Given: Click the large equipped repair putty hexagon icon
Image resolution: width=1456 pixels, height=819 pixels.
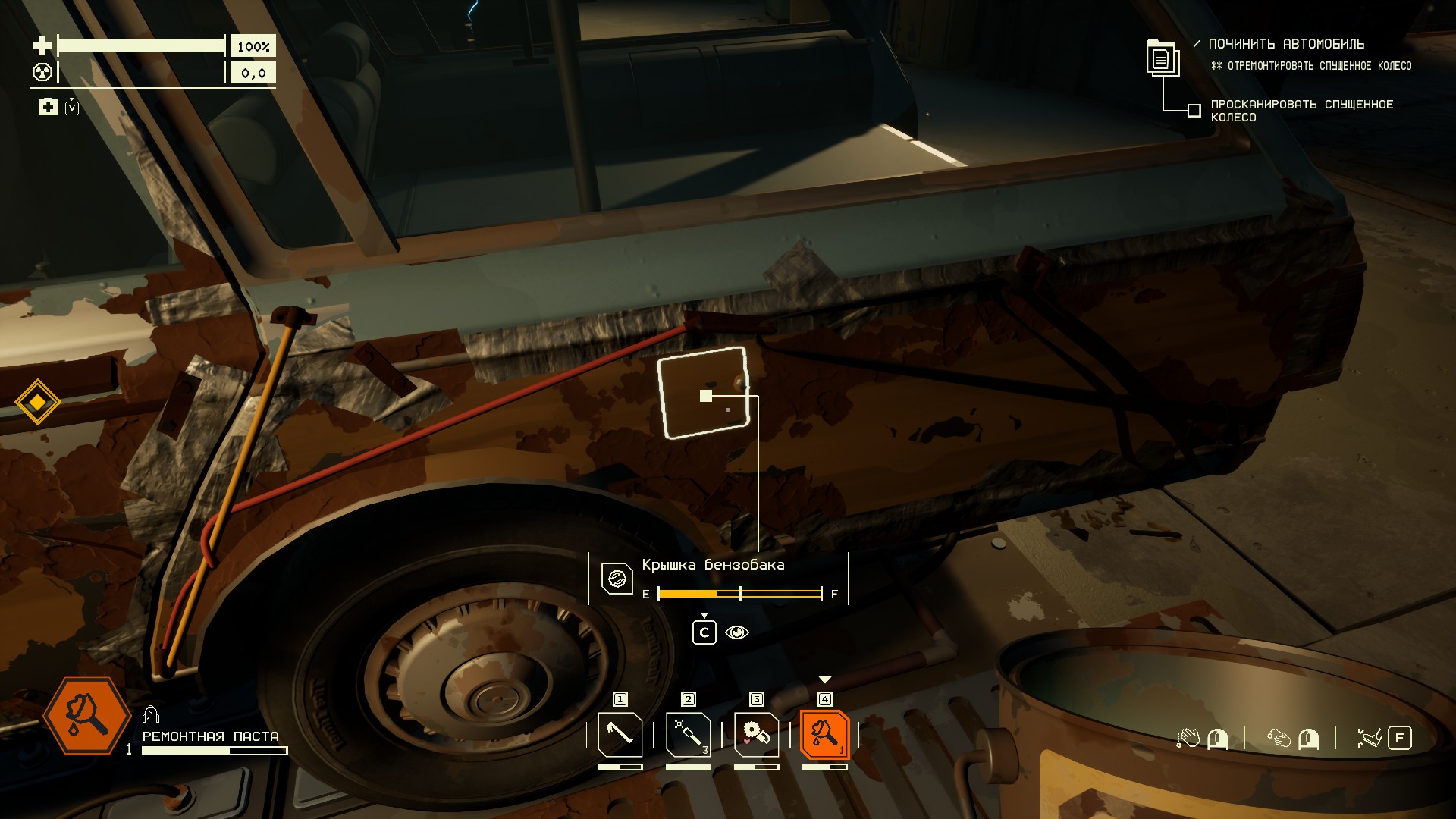Looking at the screenshot, I should point(86,716).
